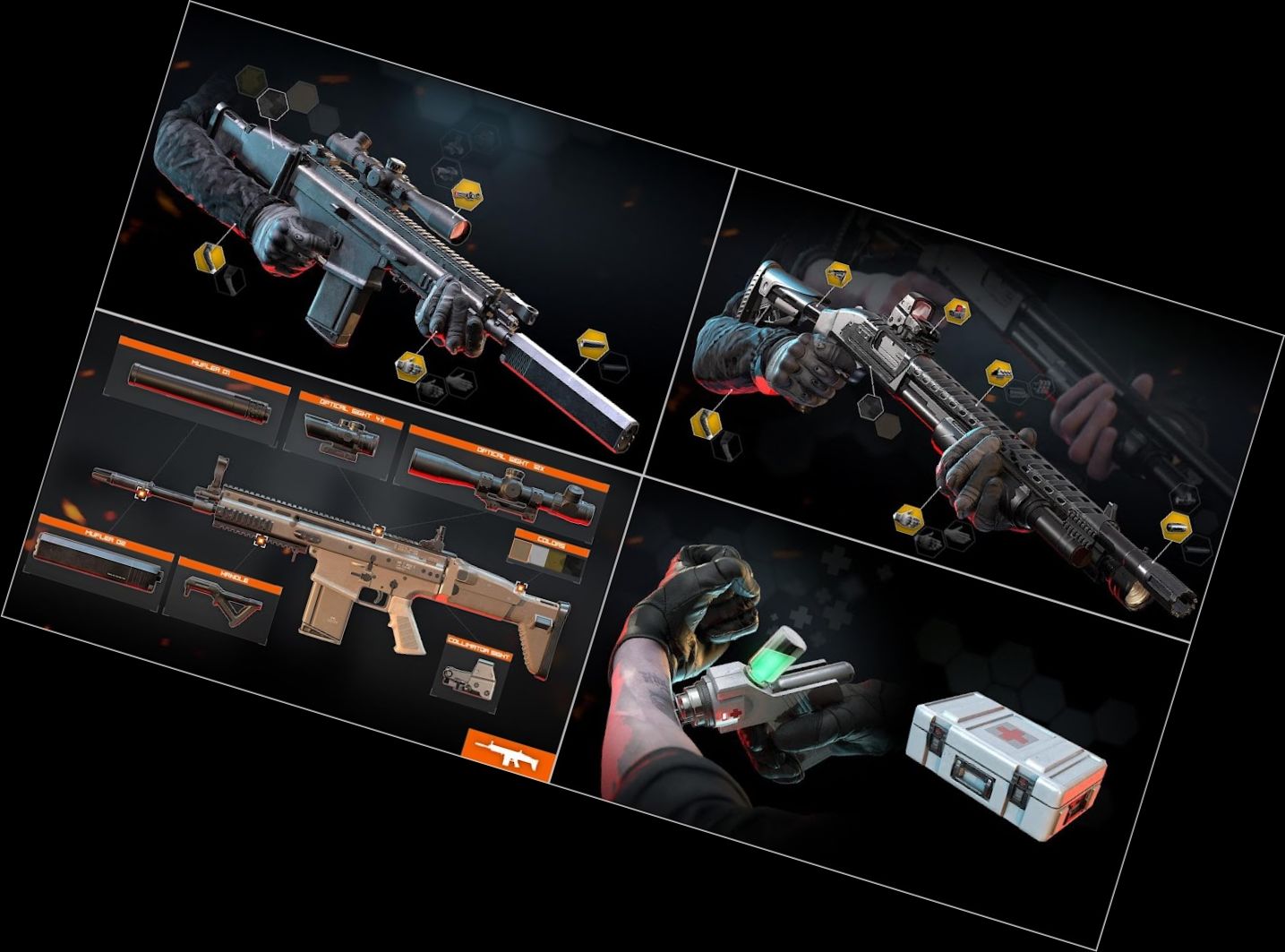
Task: Click the orange muzzle attachment point marker
Action: pyautogui.click(x=141, y=493)
